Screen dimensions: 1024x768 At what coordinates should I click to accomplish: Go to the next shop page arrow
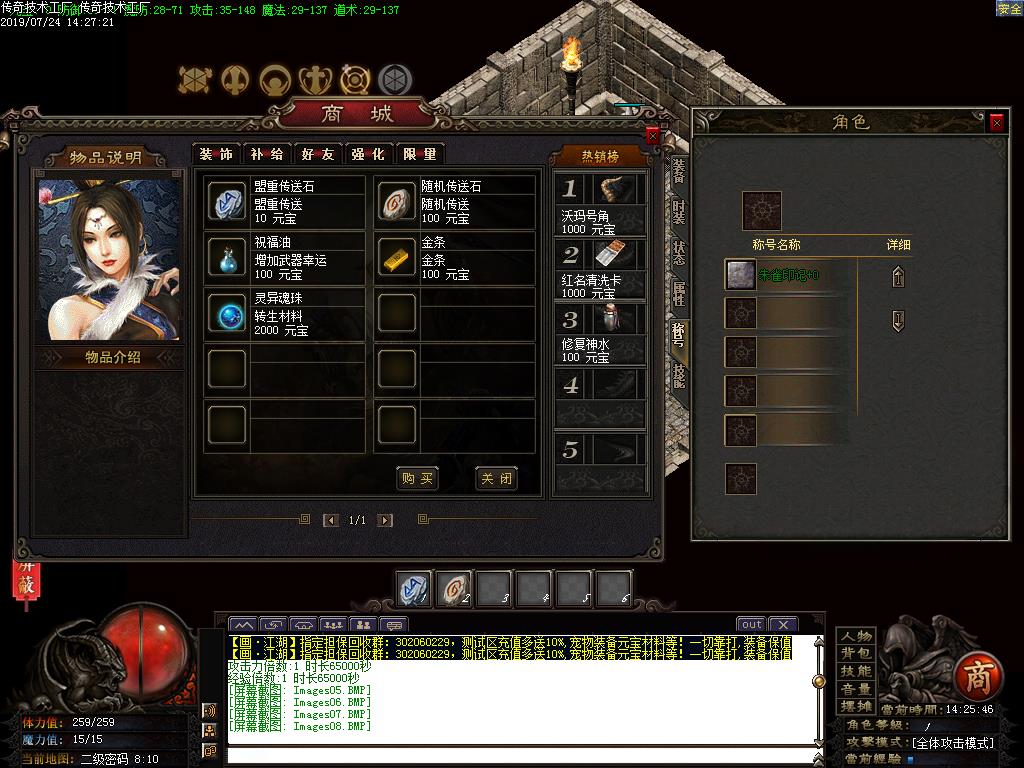coord(385,520)
